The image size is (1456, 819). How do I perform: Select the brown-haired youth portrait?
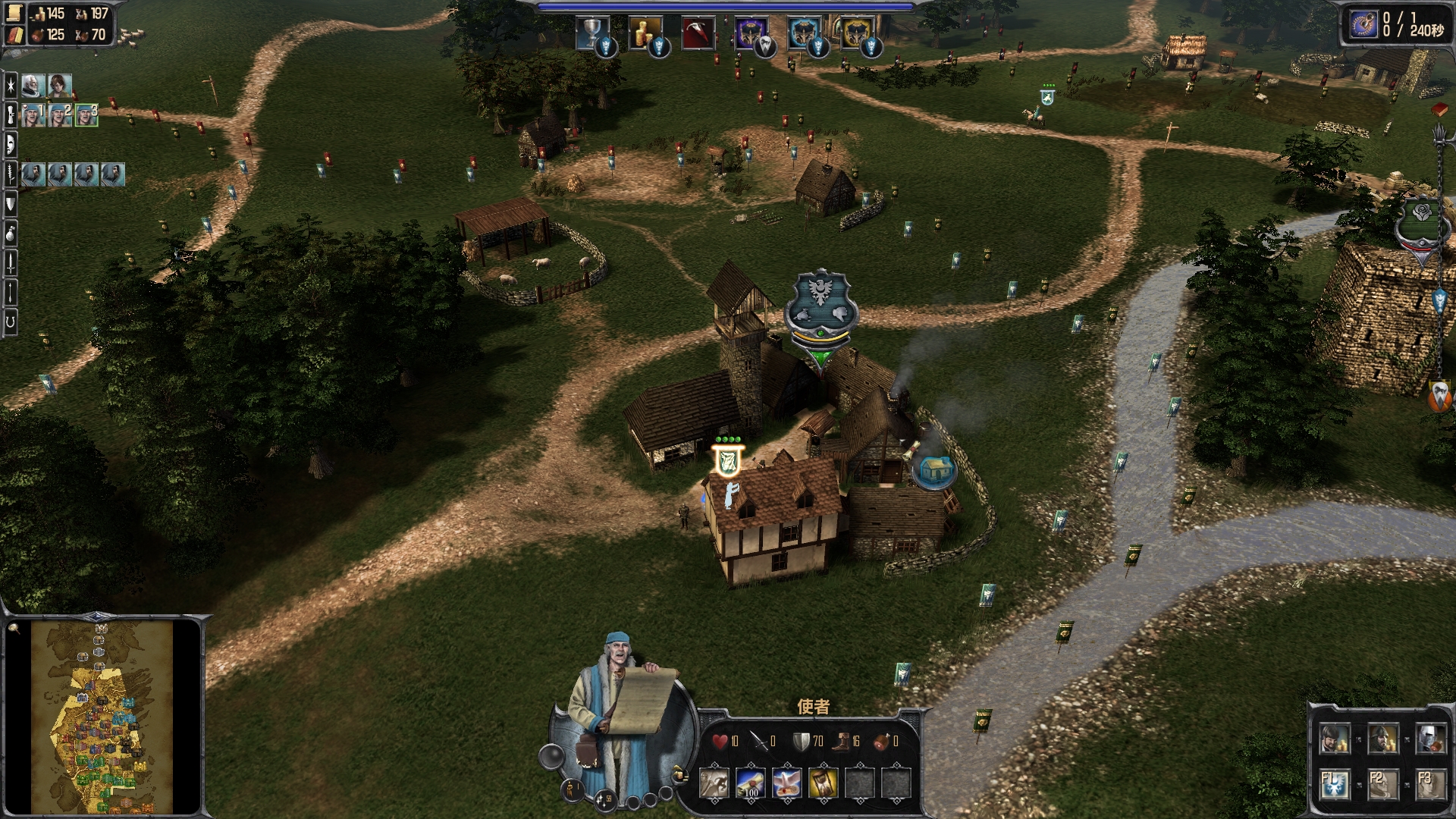pos(60,86)
